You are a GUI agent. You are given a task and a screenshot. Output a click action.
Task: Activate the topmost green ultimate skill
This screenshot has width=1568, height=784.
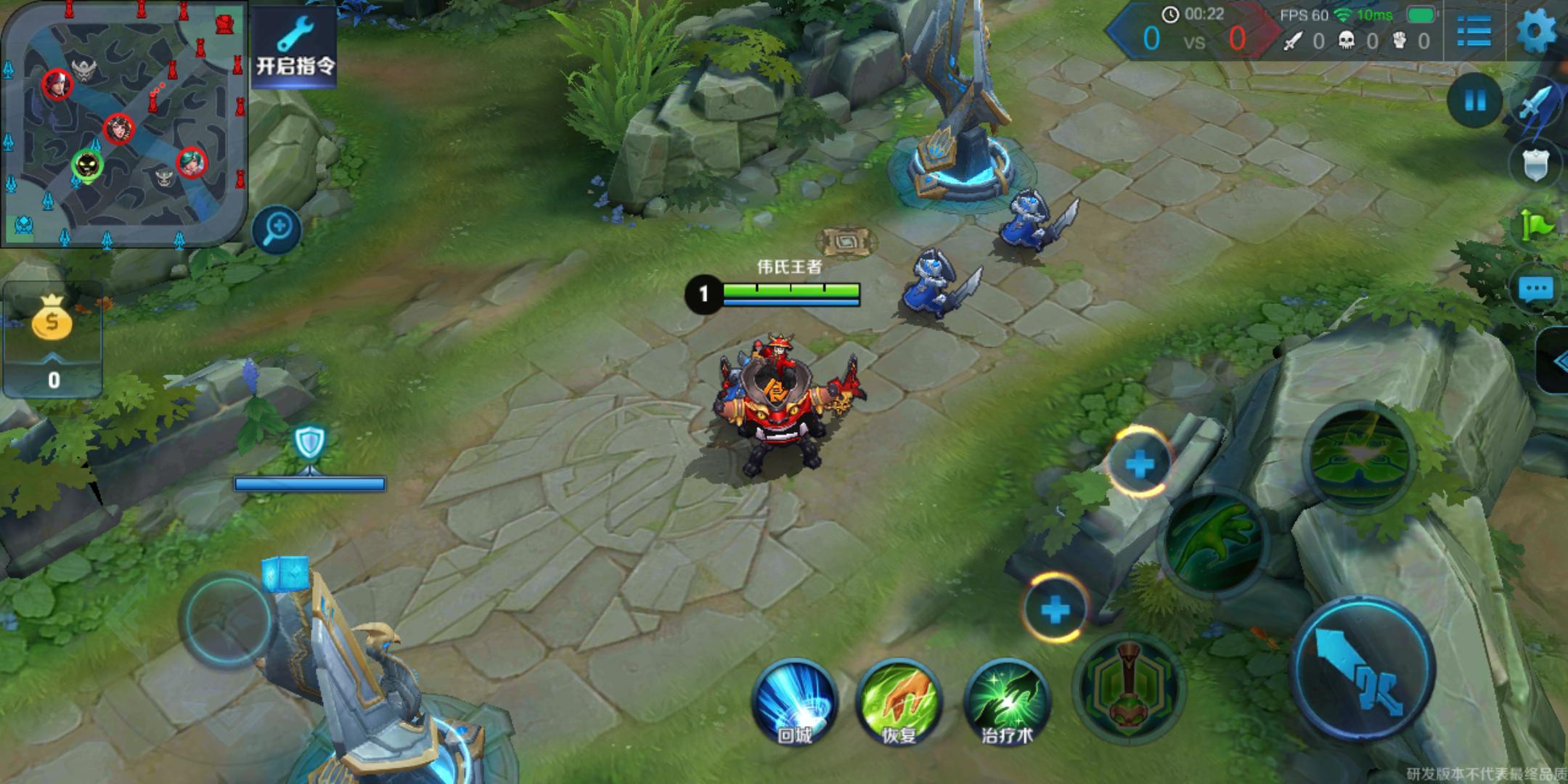tap(1359, 457)
